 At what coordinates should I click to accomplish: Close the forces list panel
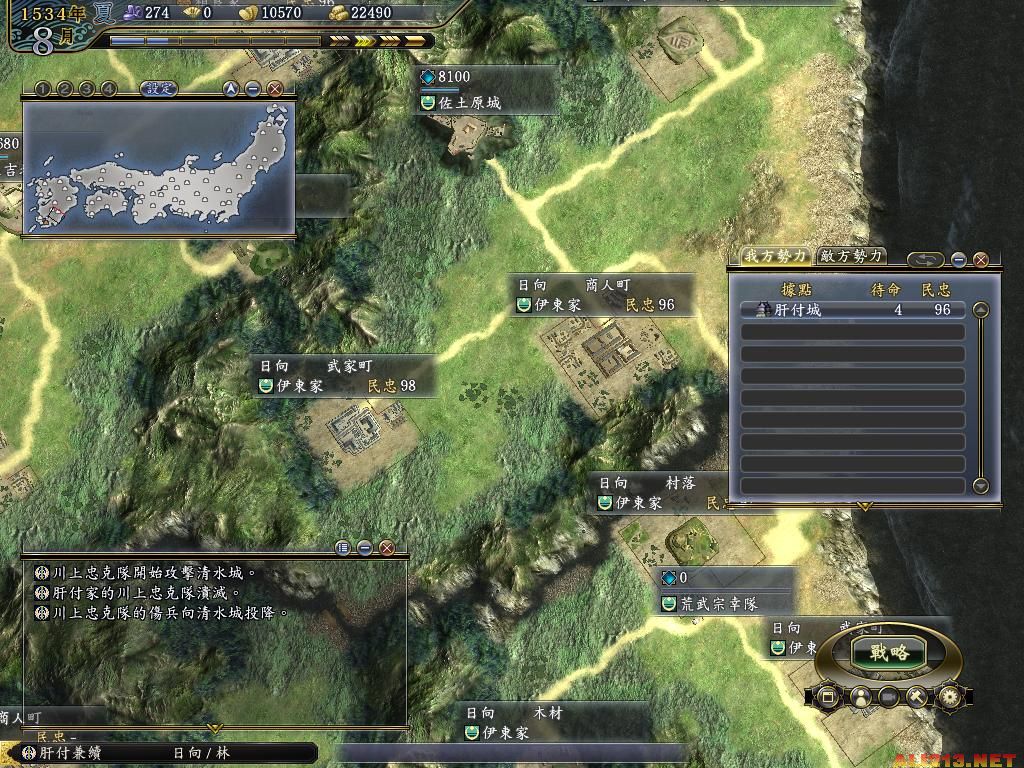click(981, 260)
